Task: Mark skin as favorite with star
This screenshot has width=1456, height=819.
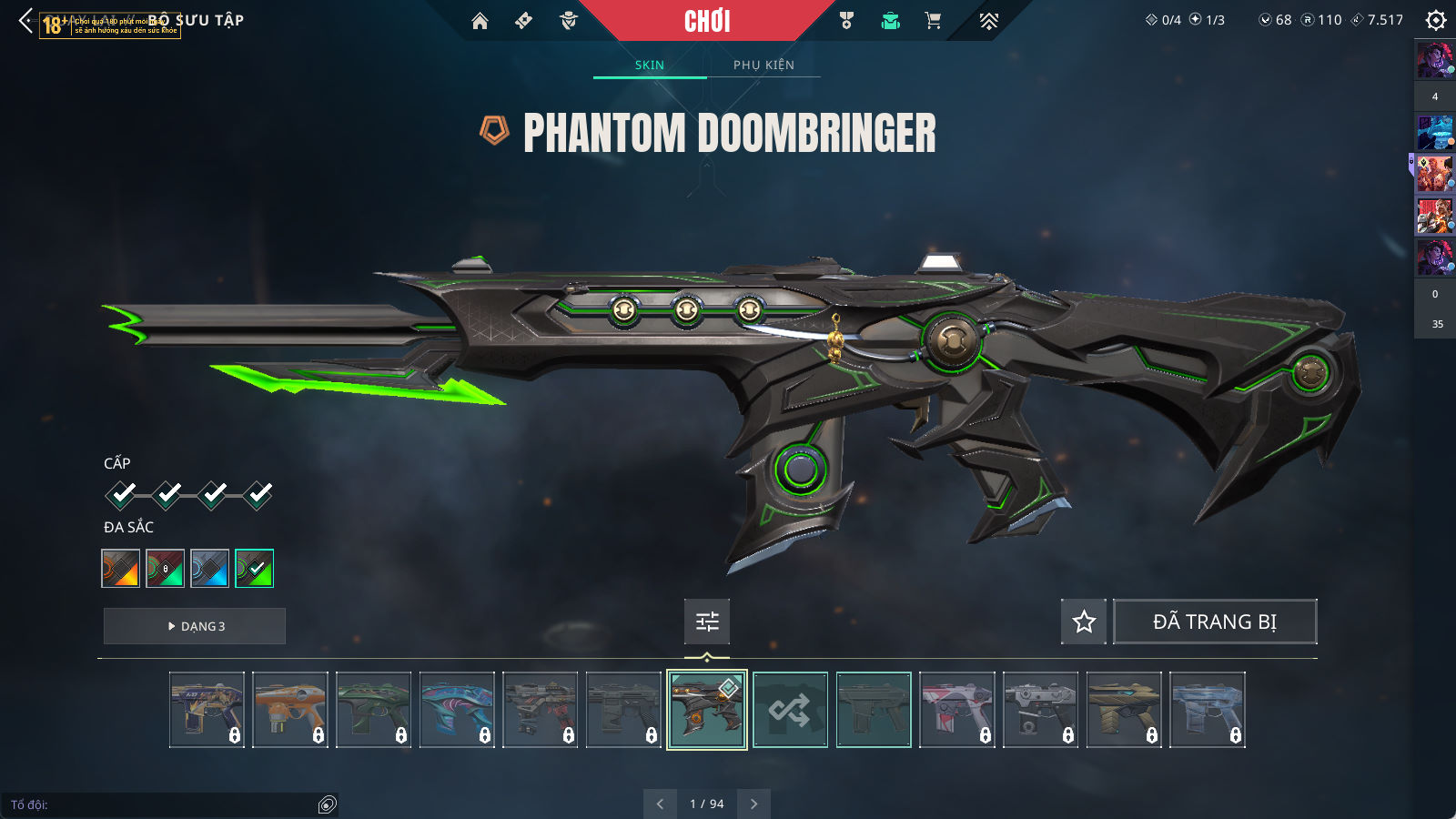Action: click(x=1084, y=622)
